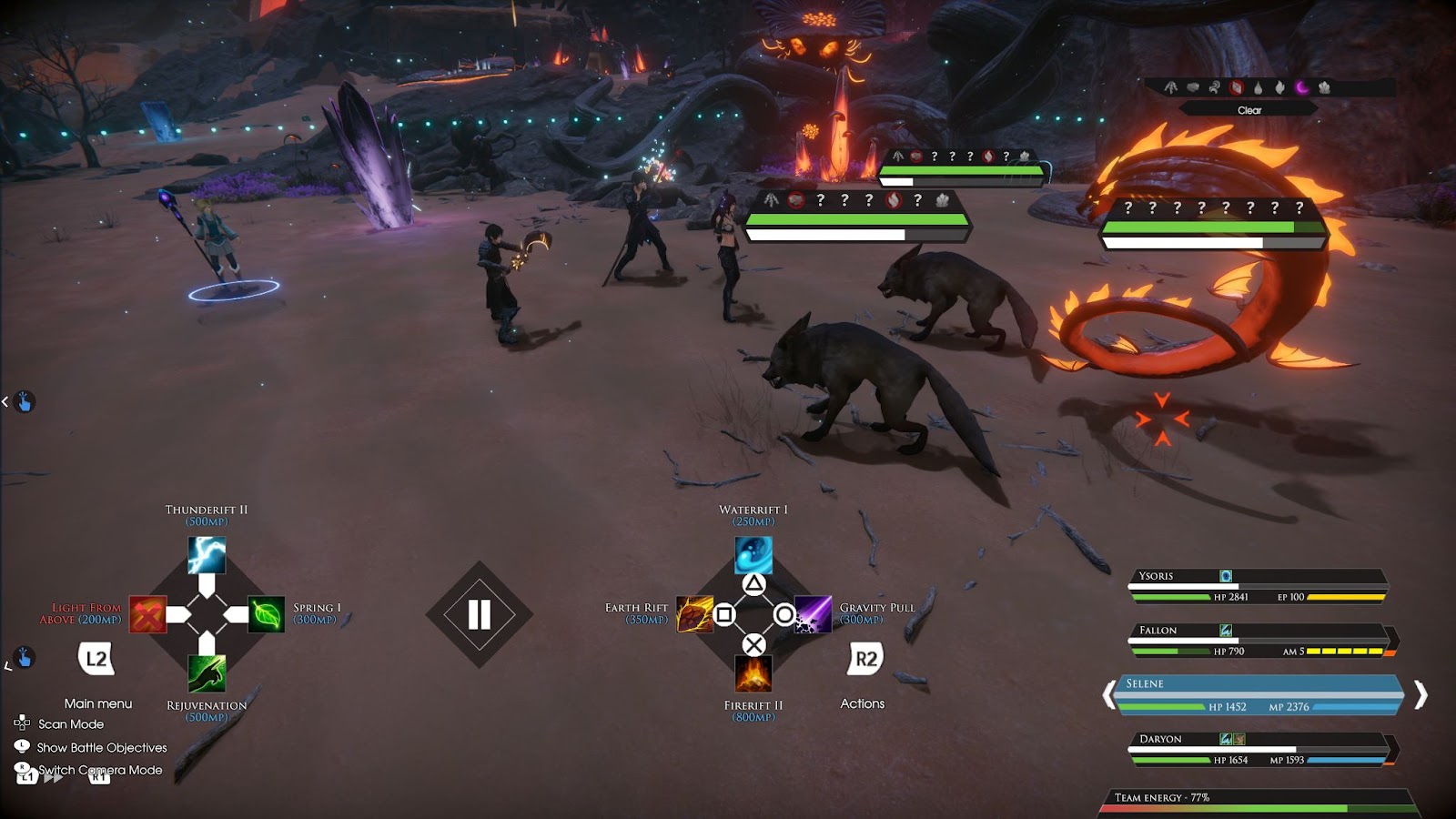
Task: Activate the Gravity Pull ability
Action: click(x=813, y=614)
